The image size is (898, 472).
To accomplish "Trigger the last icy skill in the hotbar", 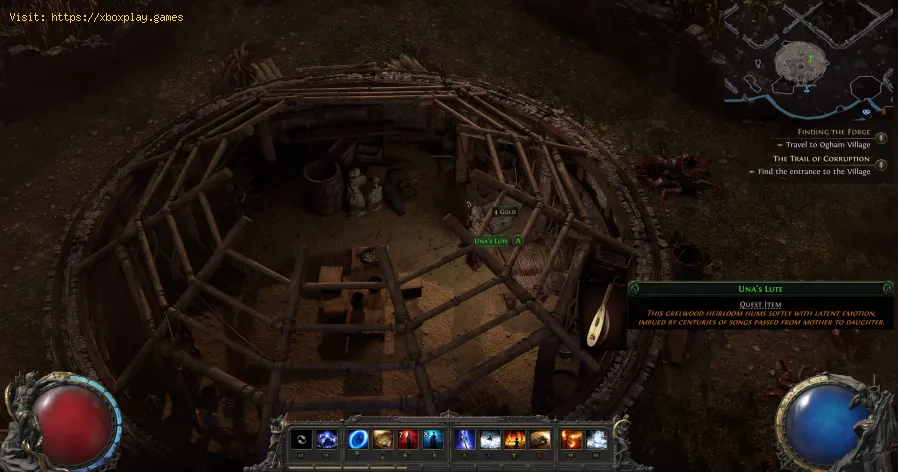I will [x=598, y=439].
